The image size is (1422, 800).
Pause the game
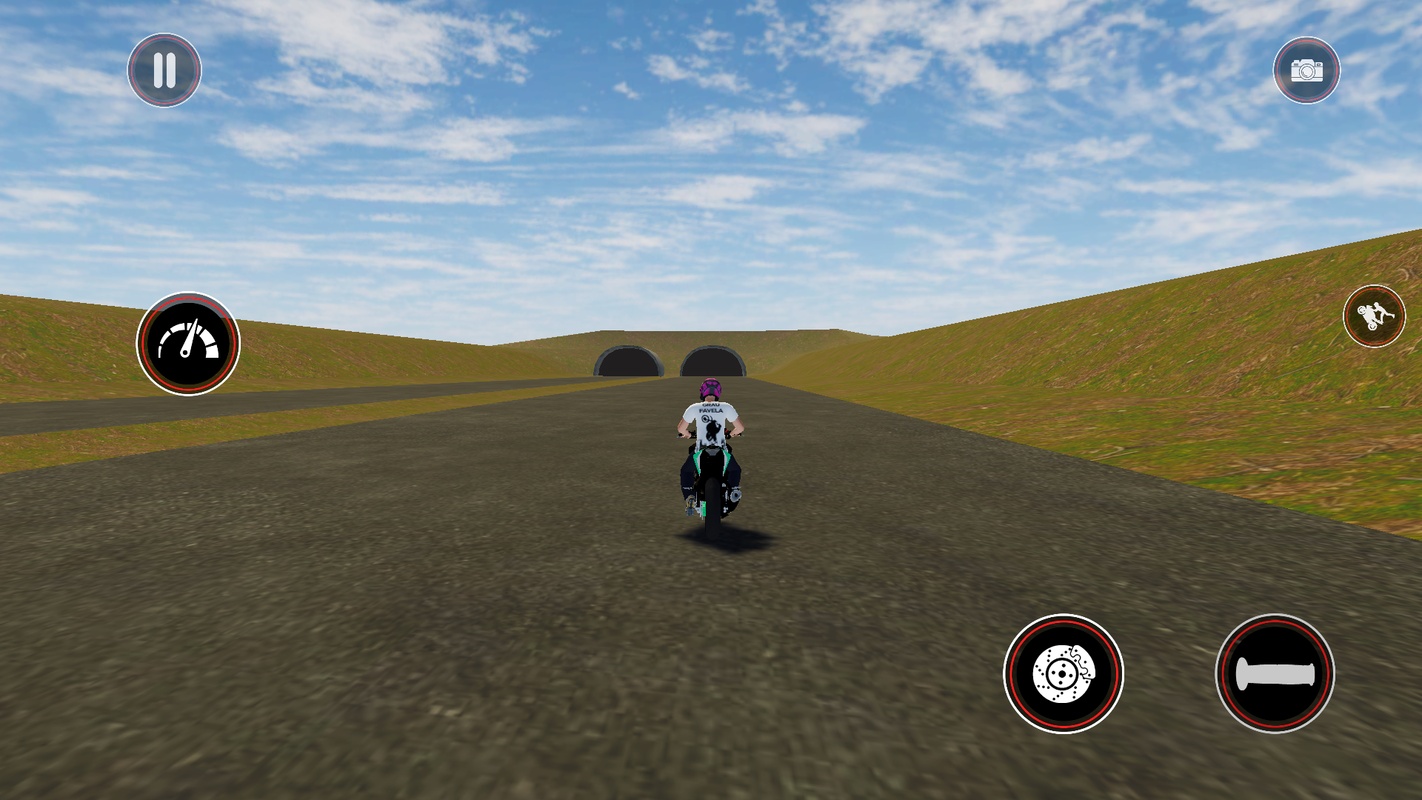click(x=164, y=70)
